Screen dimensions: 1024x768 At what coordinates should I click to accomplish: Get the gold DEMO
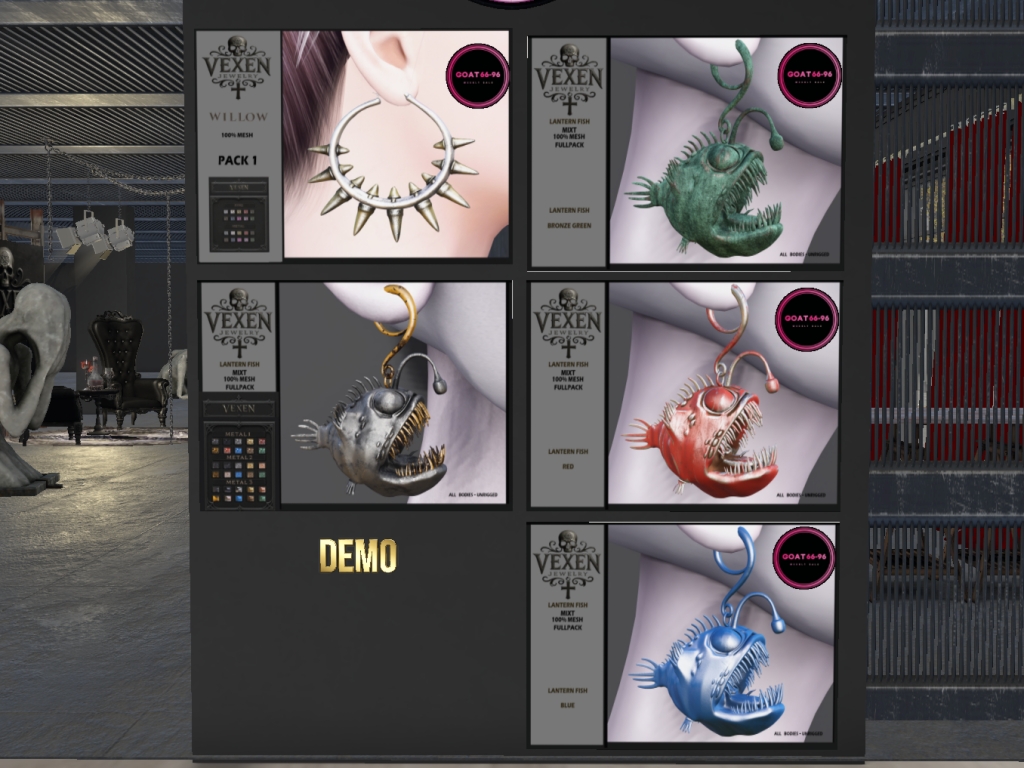358,556
